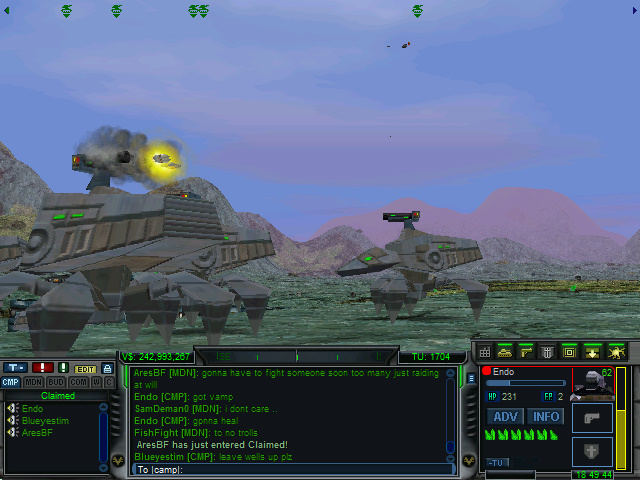Select the shield armor slot
640x480 pixels.
tap(592, 451)
